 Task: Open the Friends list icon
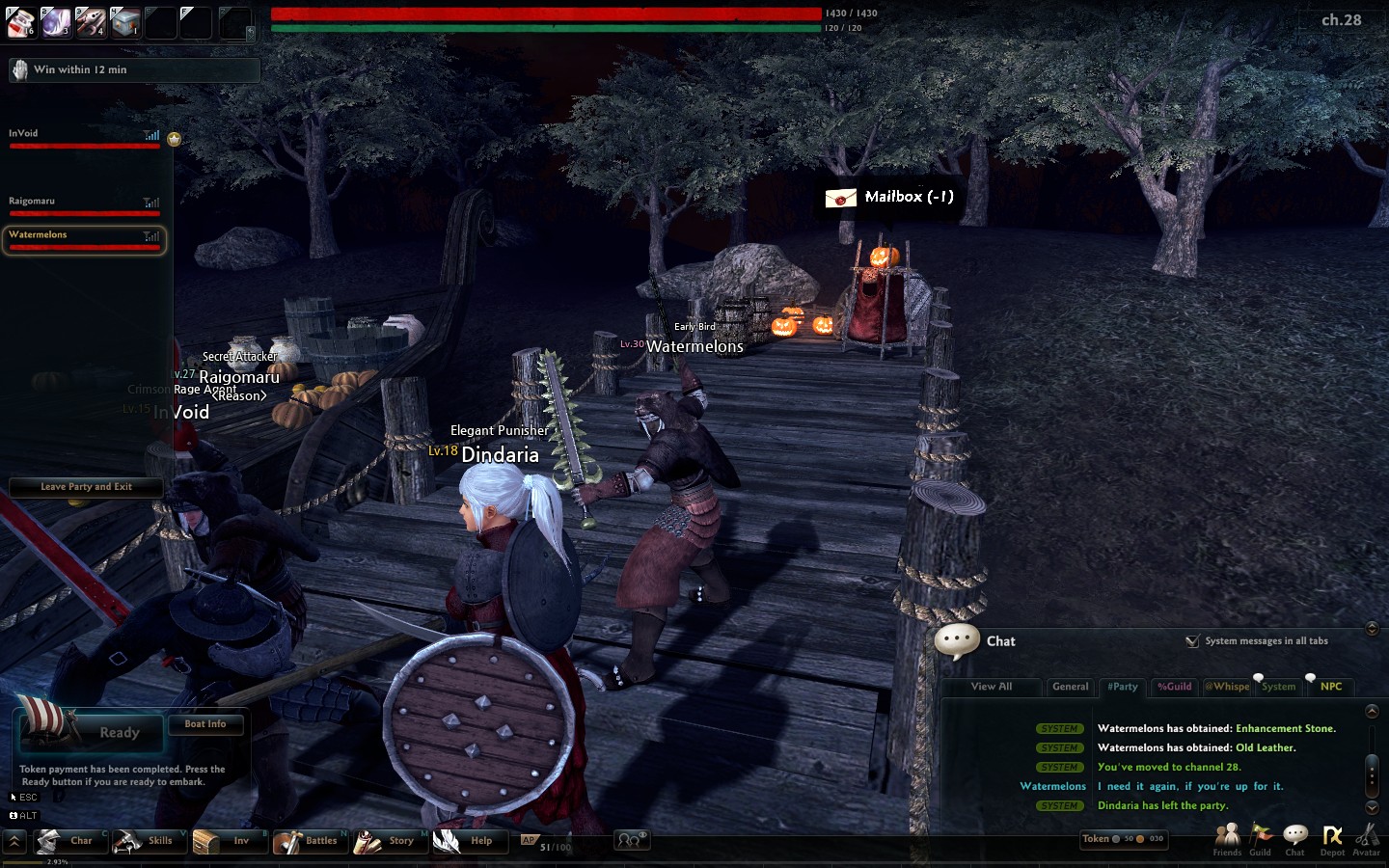(x=1227, y=839)
